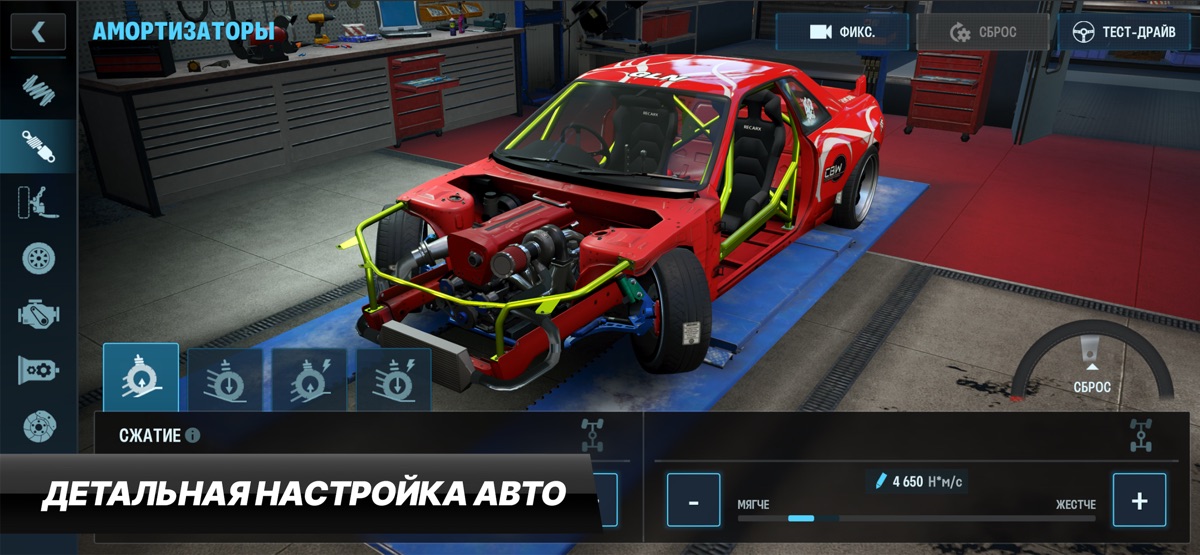Screen dimensions: 1200x555
Task: Show info for СЖАТИЕ setting
Action: [x=192, y=436]
